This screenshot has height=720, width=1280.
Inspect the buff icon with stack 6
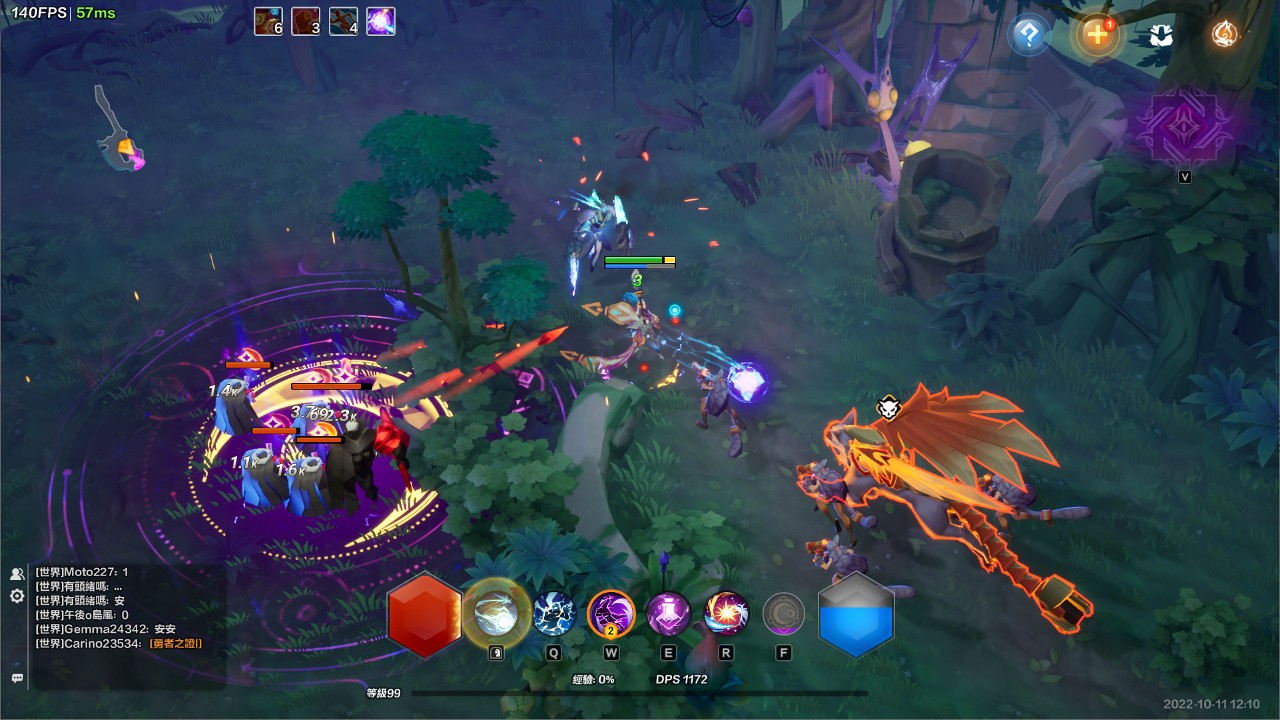268,21
